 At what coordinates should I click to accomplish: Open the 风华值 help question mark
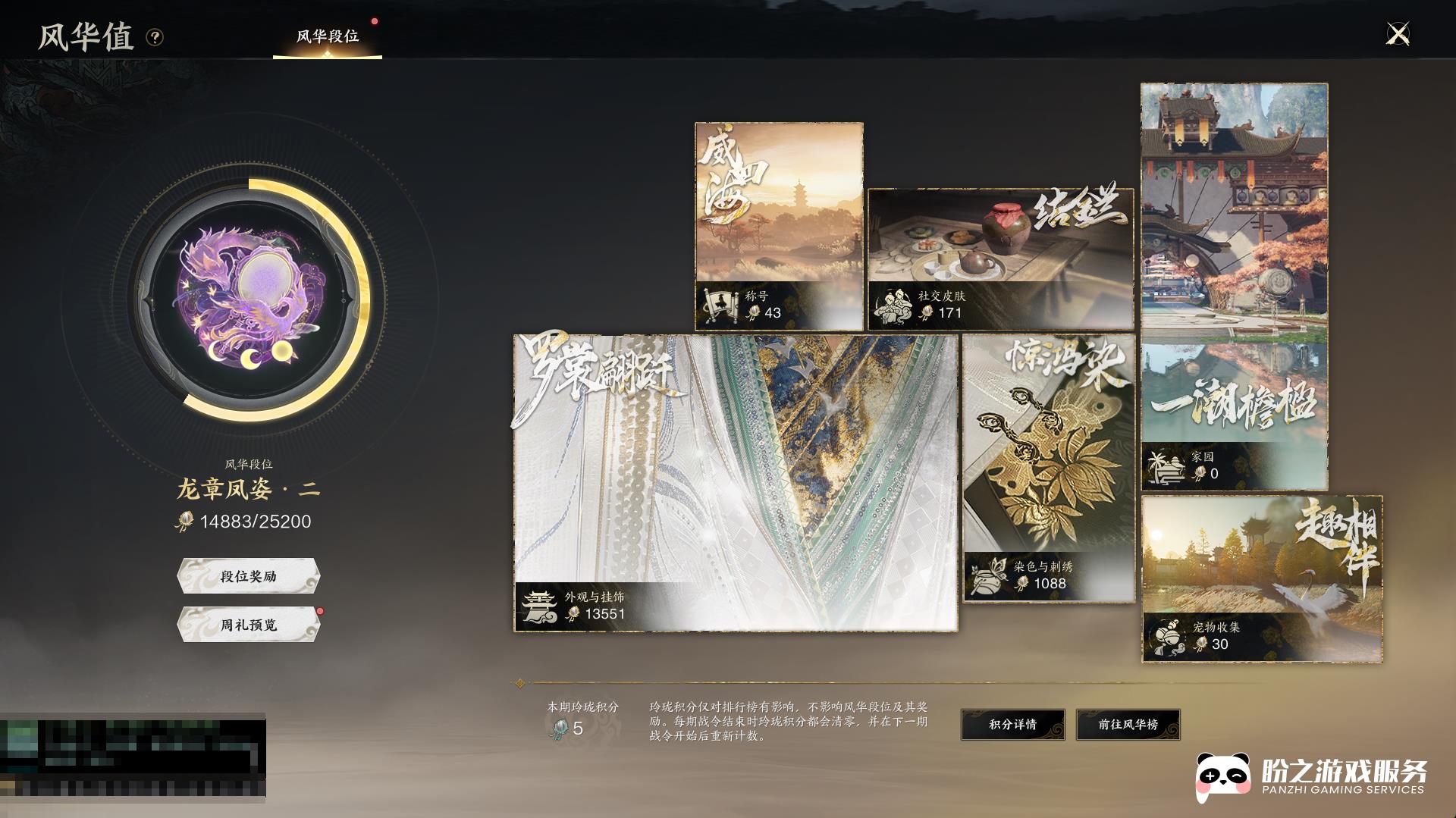coord(155,37)
